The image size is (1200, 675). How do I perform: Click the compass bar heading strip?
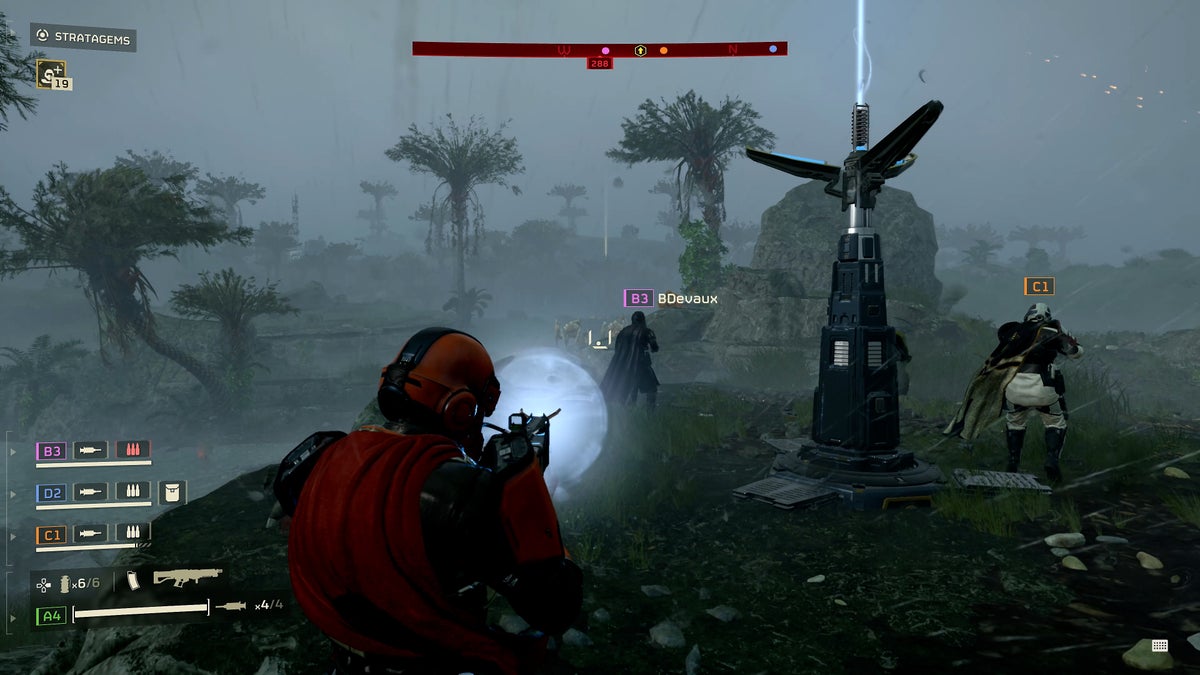click(599, 49)
